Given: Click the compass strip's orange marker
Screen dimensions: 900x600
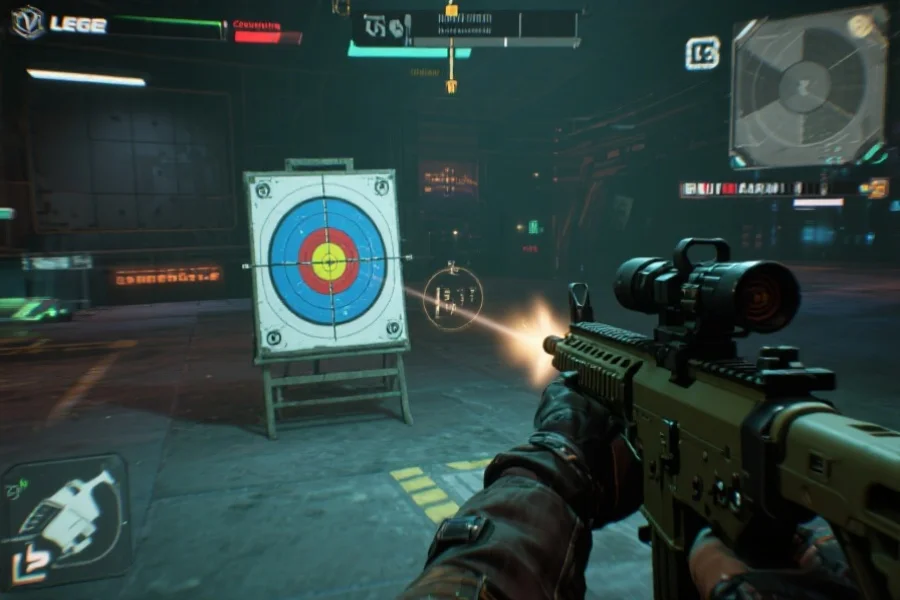Looking at the screenshot, I should click(451, 10).
